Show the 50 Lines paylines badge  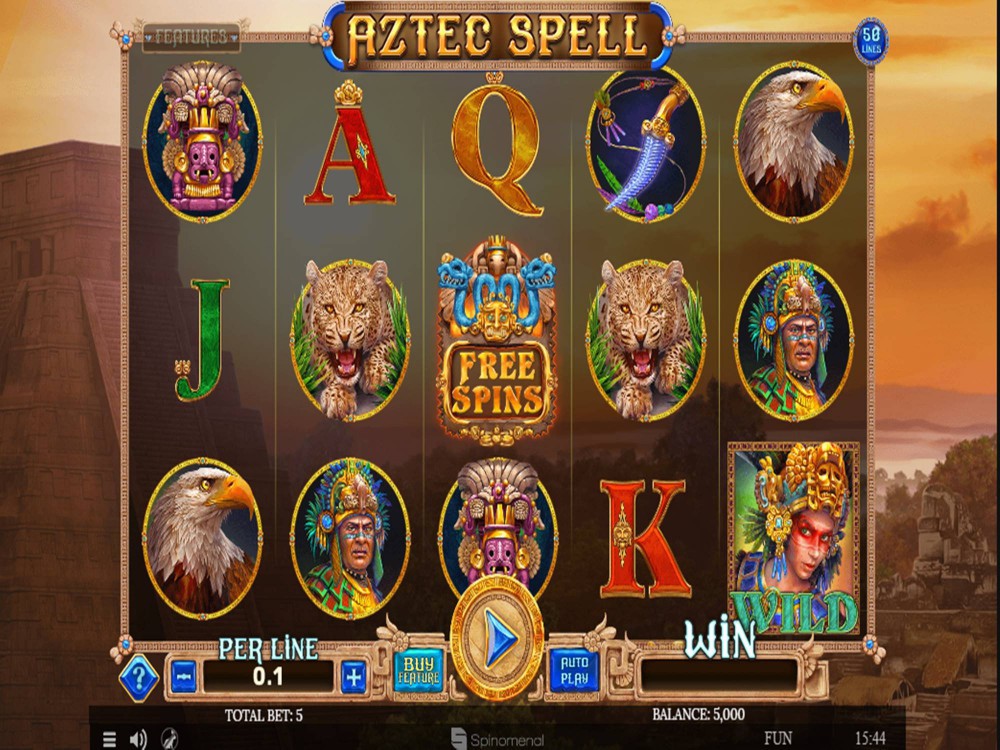tap(870, 41)
